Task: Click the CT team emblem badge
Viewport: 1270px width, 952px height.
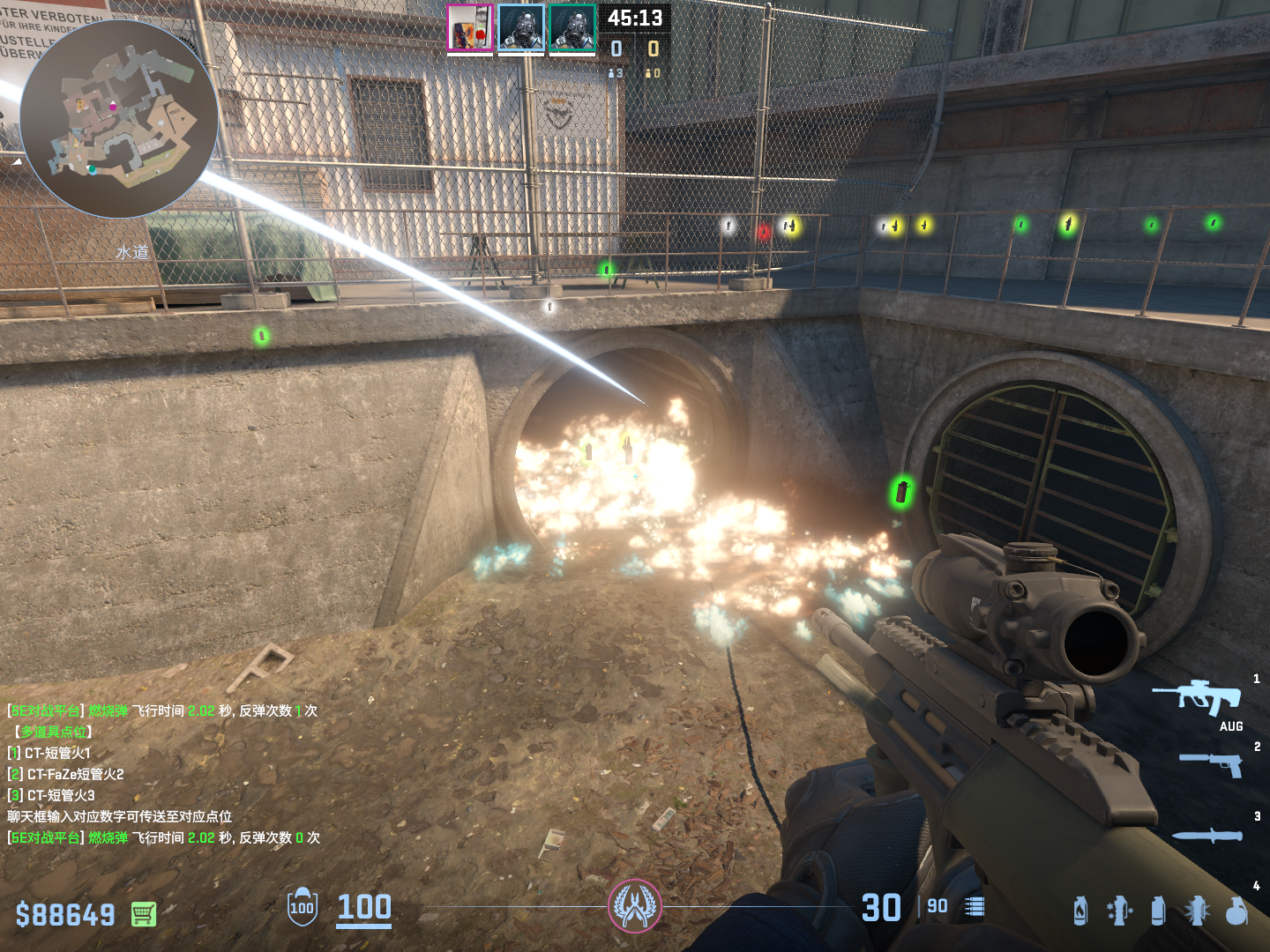Action: pyautogui.click(x=635, y=905)
